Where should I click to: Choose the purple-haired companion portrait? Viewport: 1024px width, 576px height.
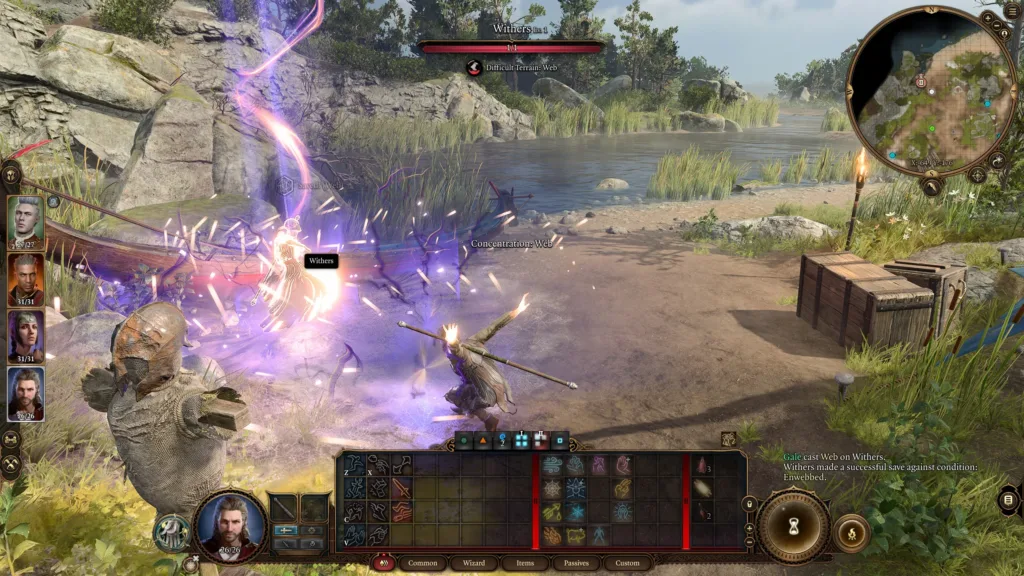(26, 336)
